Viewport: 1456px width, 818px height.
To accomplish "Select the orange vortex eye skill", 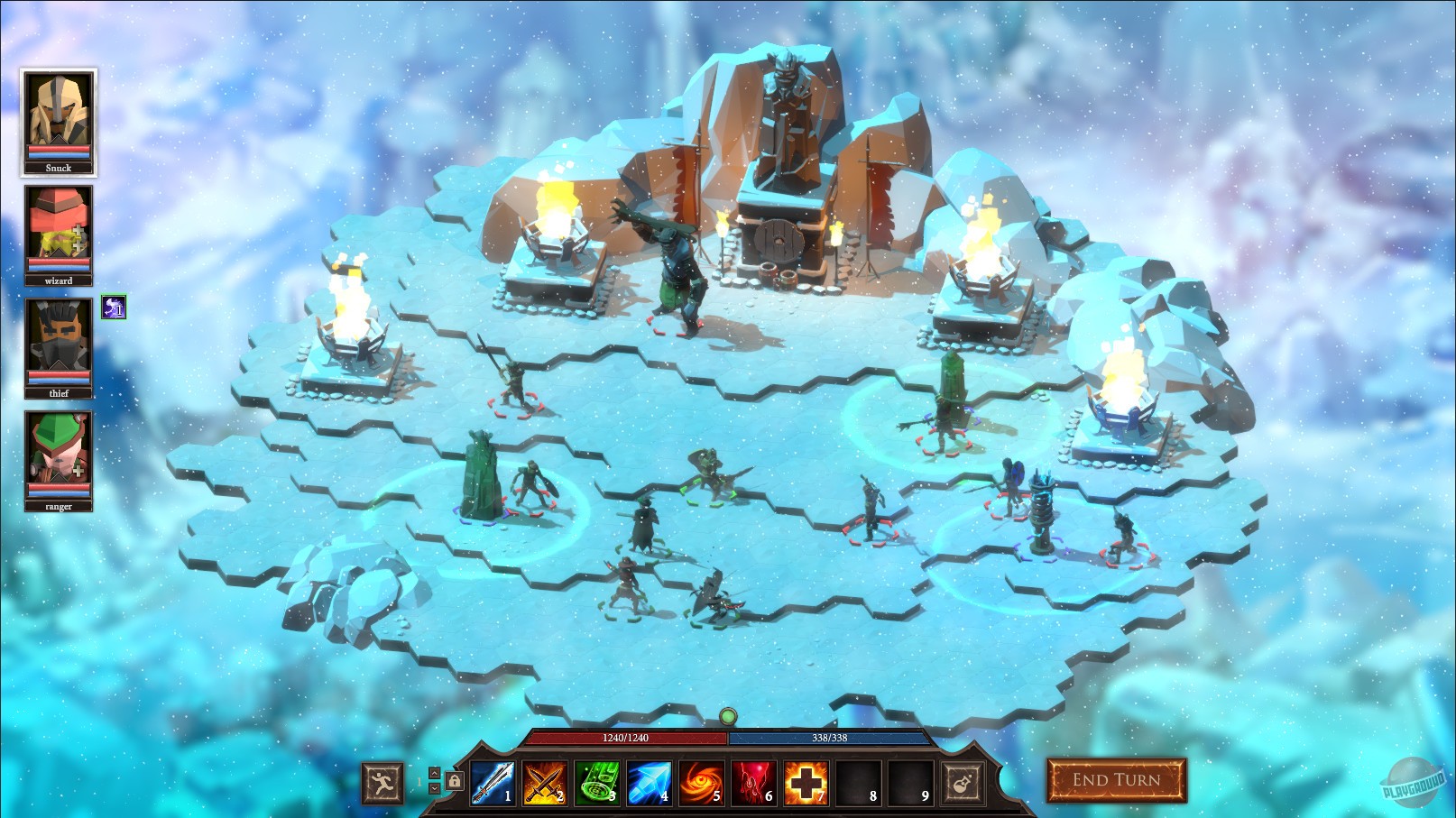I will click(x=698, y=782).
